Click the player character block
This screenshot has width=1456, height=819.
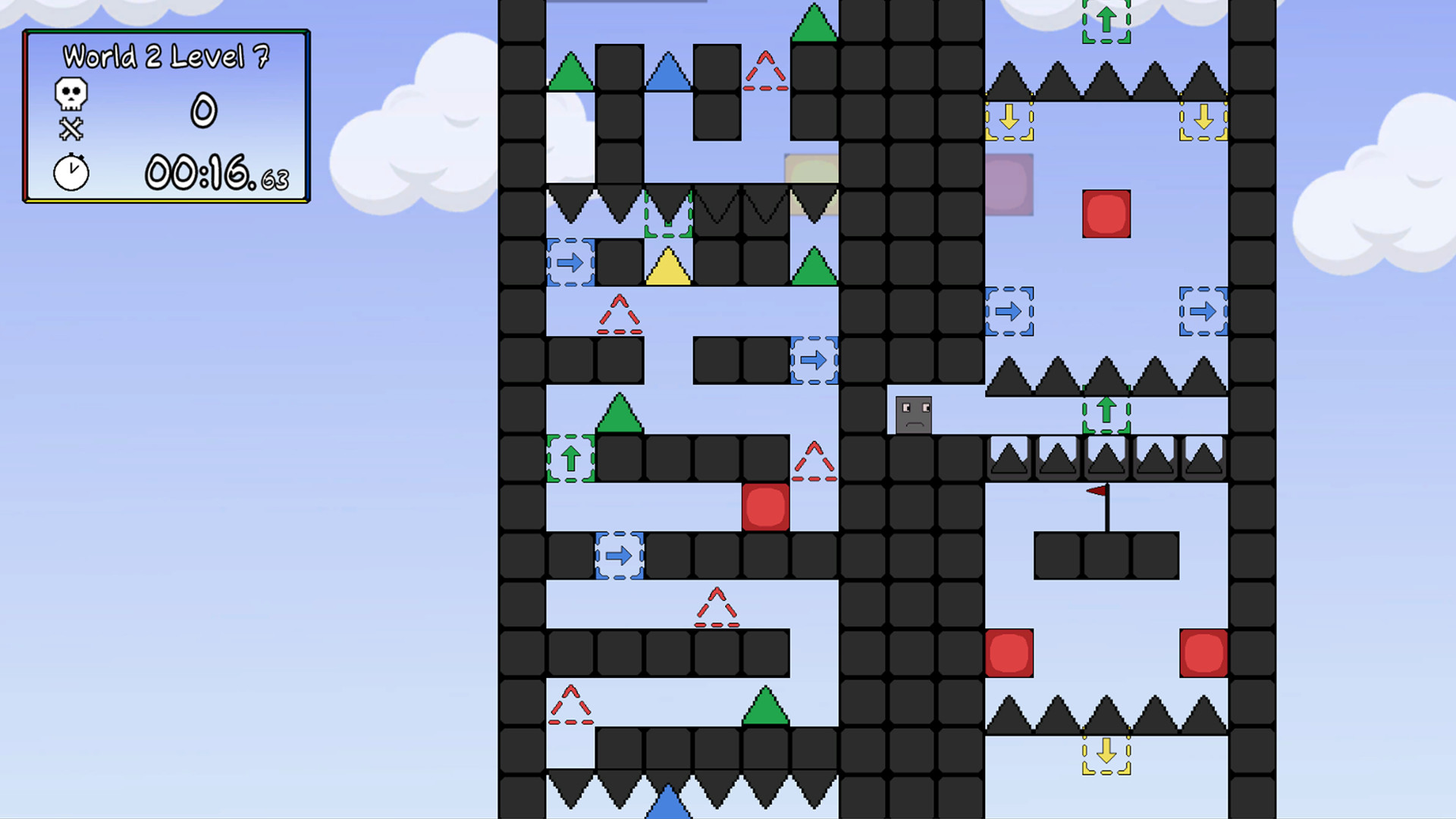(x=913, y=413)
